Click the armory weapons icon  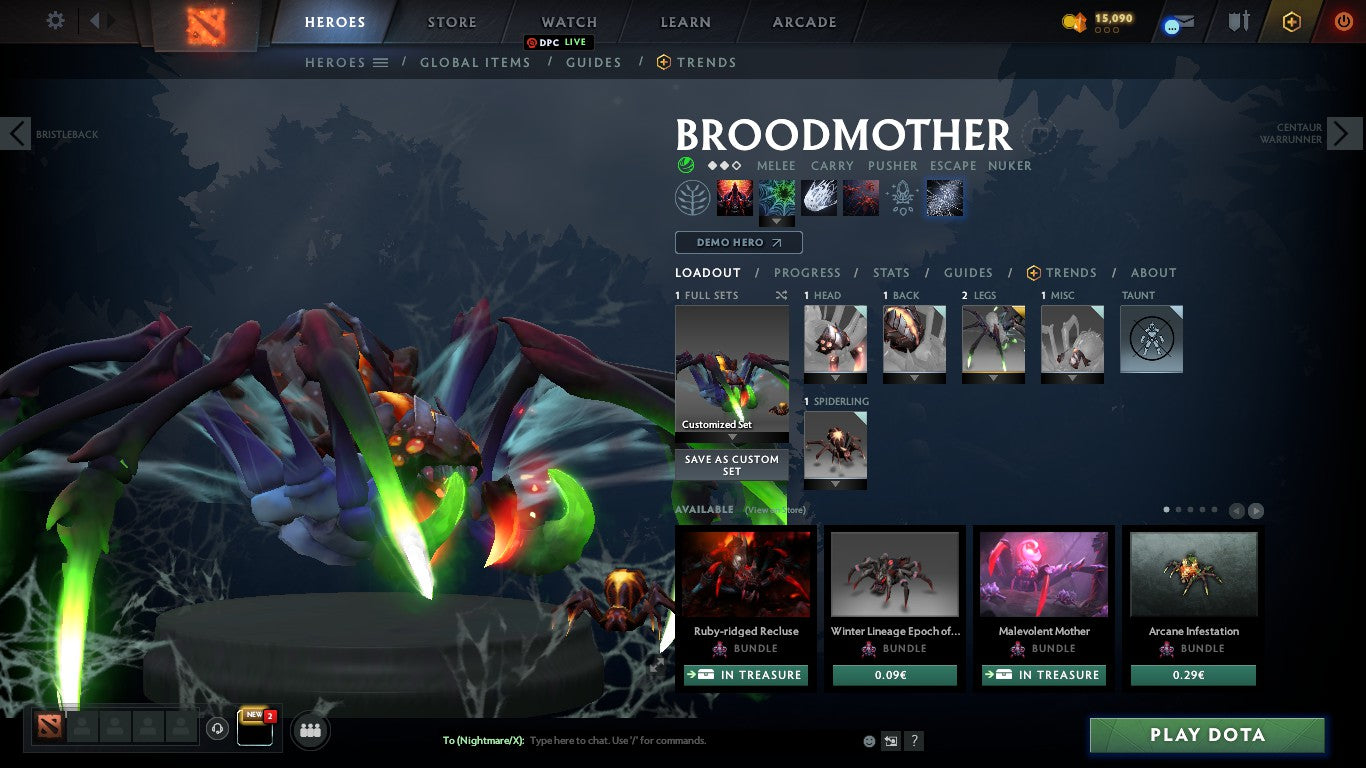click(1237, 20)
